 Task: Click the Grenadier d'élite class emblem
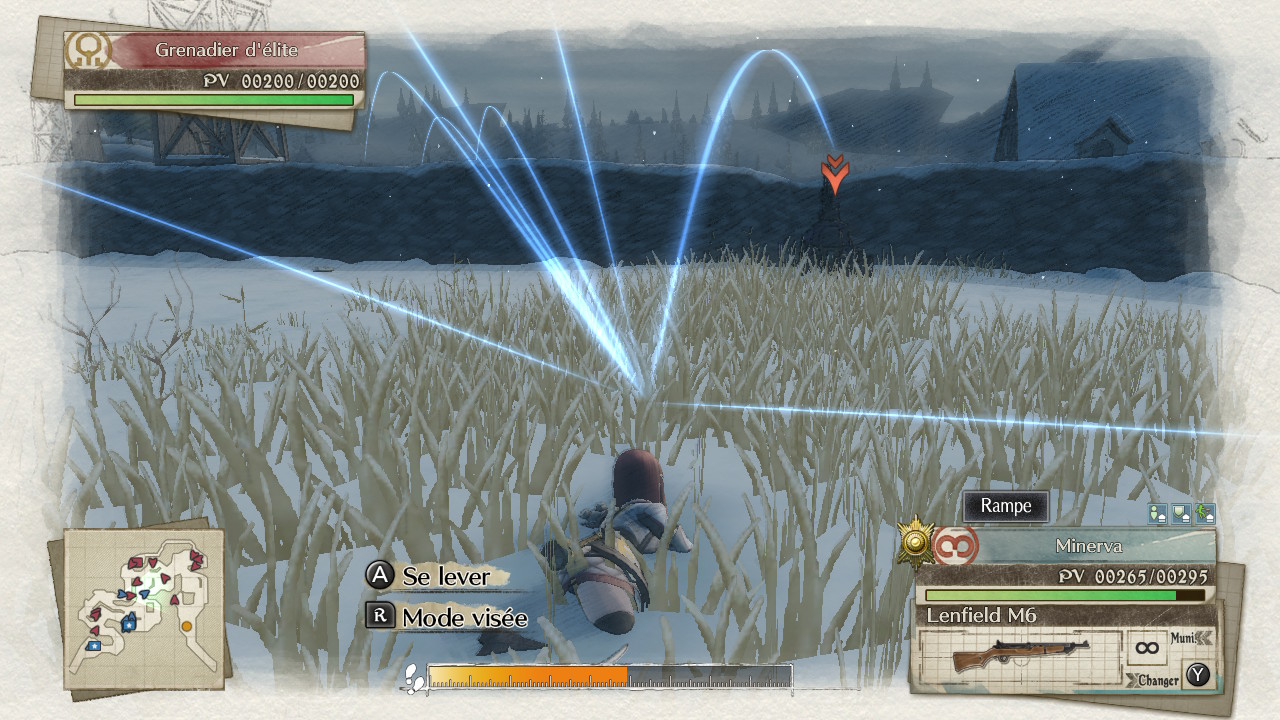pos(88,50)
